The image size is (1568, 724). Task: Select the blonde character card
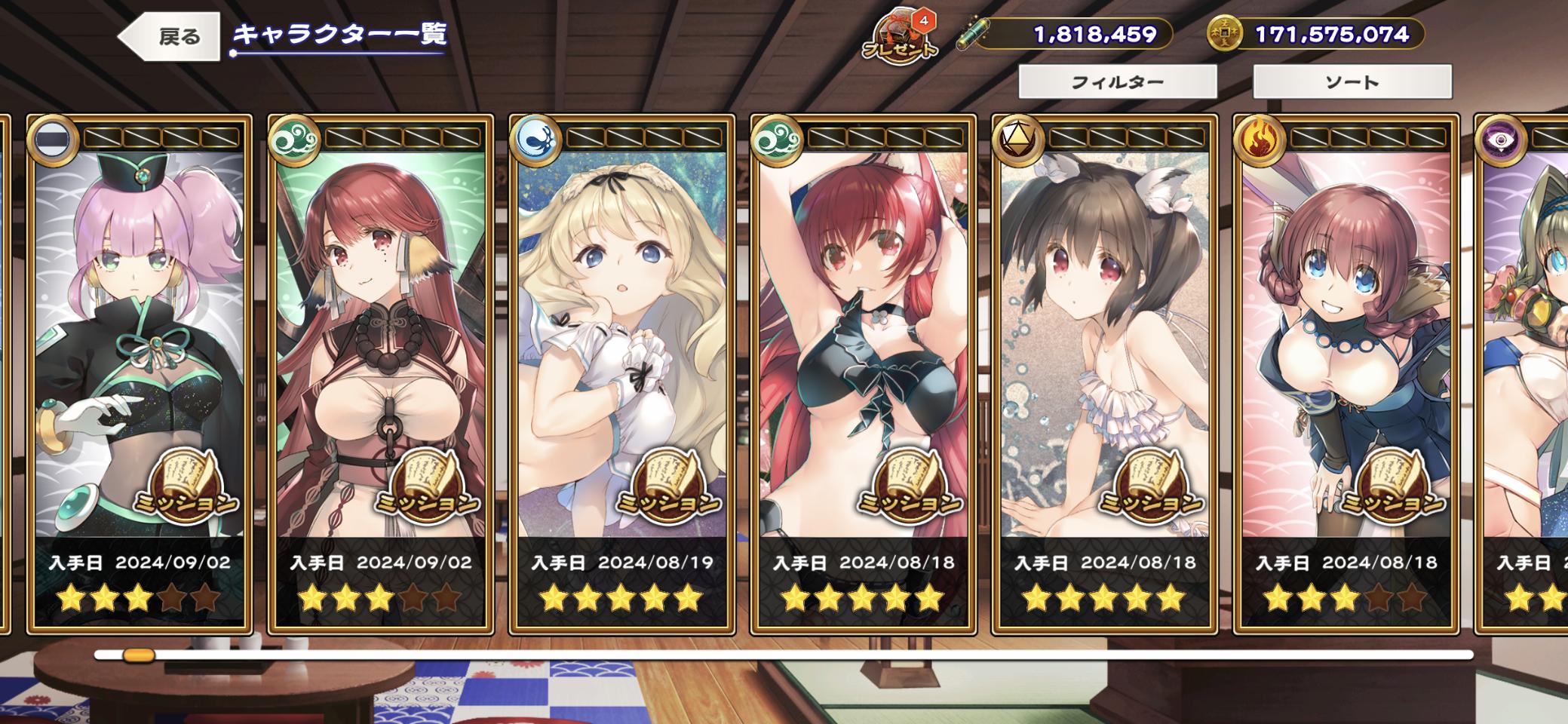click(x=621, y=324)
